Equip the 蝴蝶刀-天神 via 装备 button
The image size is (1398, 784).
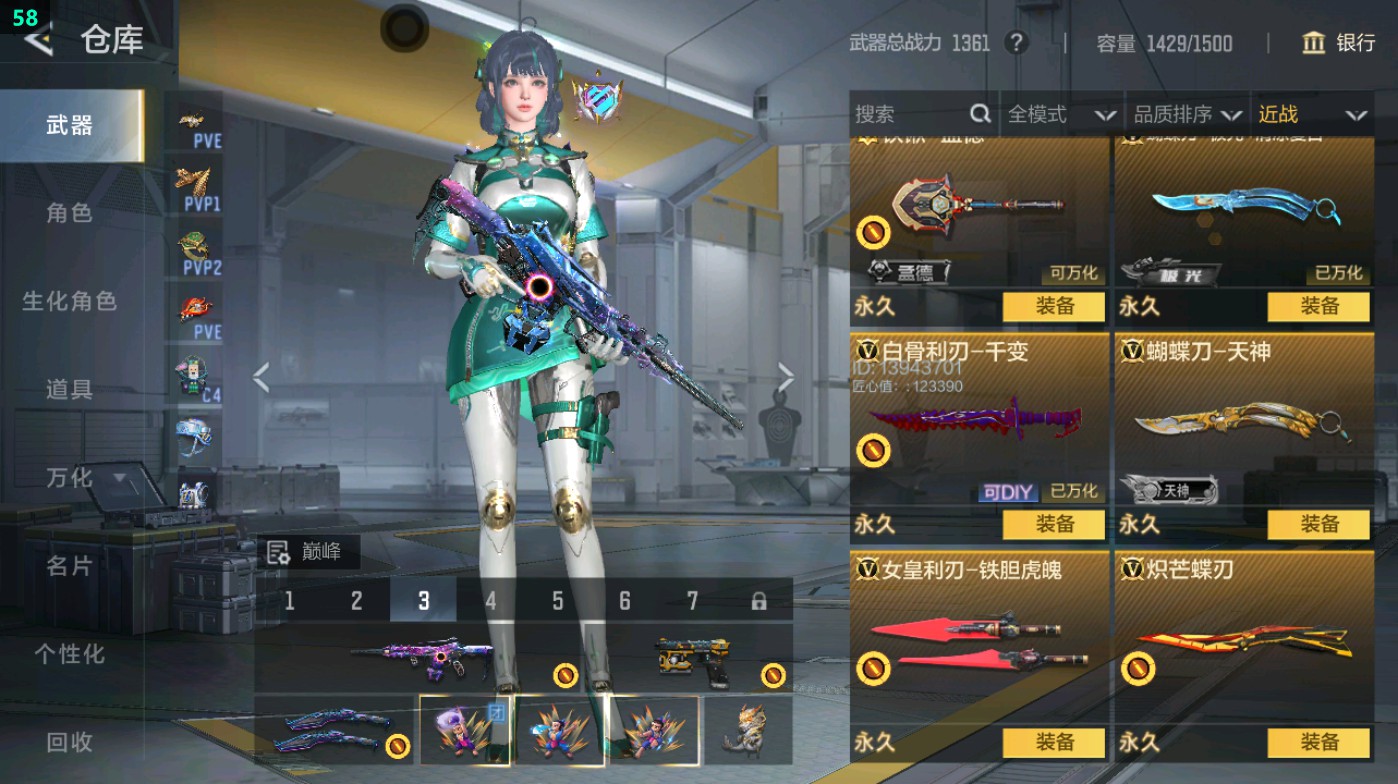(x=1320, y=524)
